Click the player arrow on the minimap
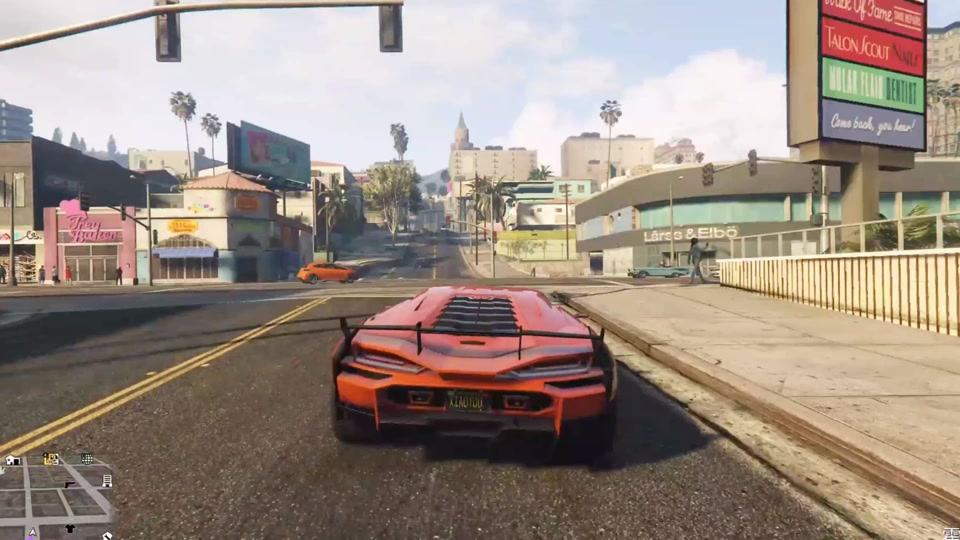 32,532
